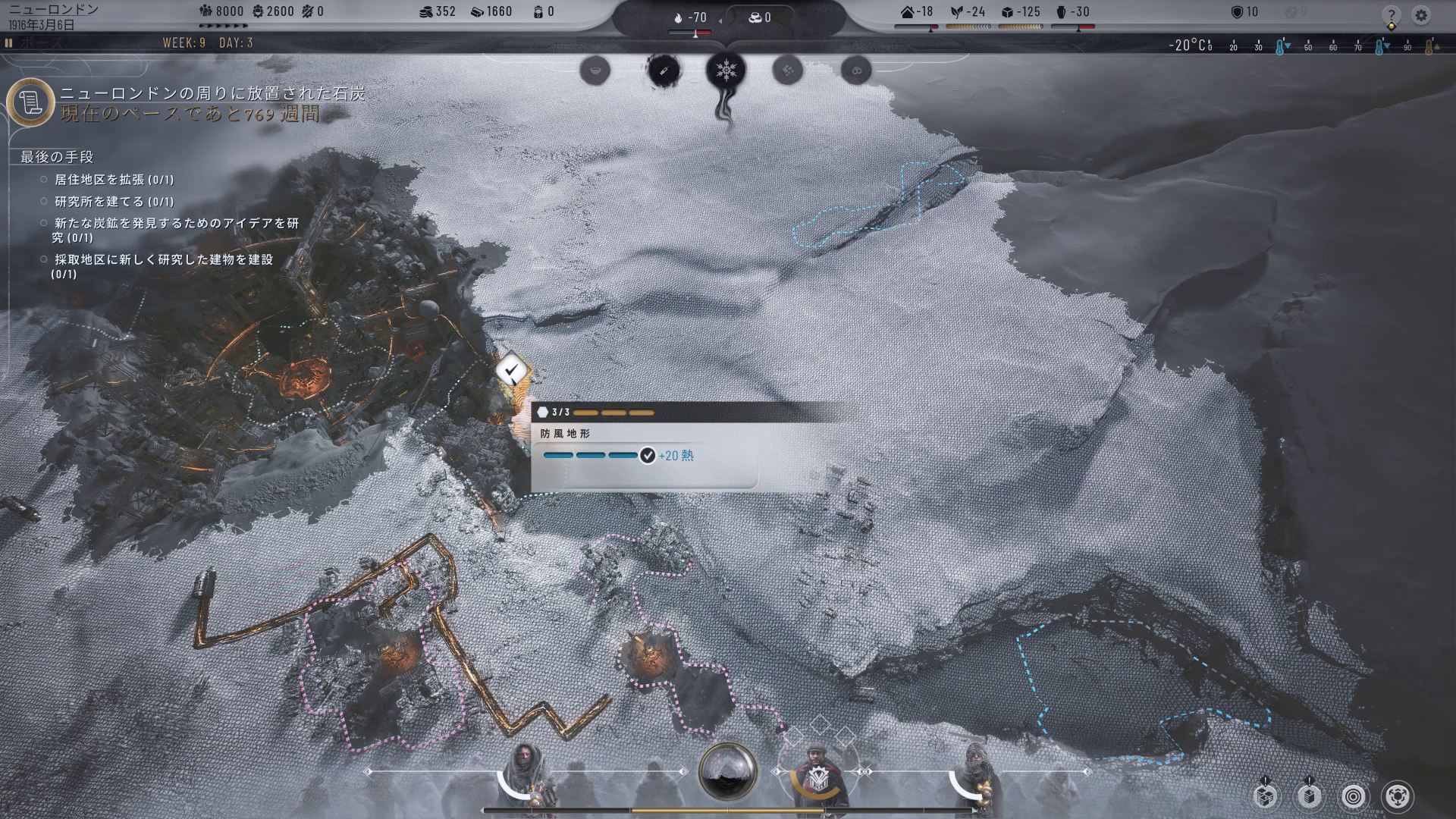Open the central glass orb at the bottom
Screen dimensions: 1456x819
(x=727, y=770)
